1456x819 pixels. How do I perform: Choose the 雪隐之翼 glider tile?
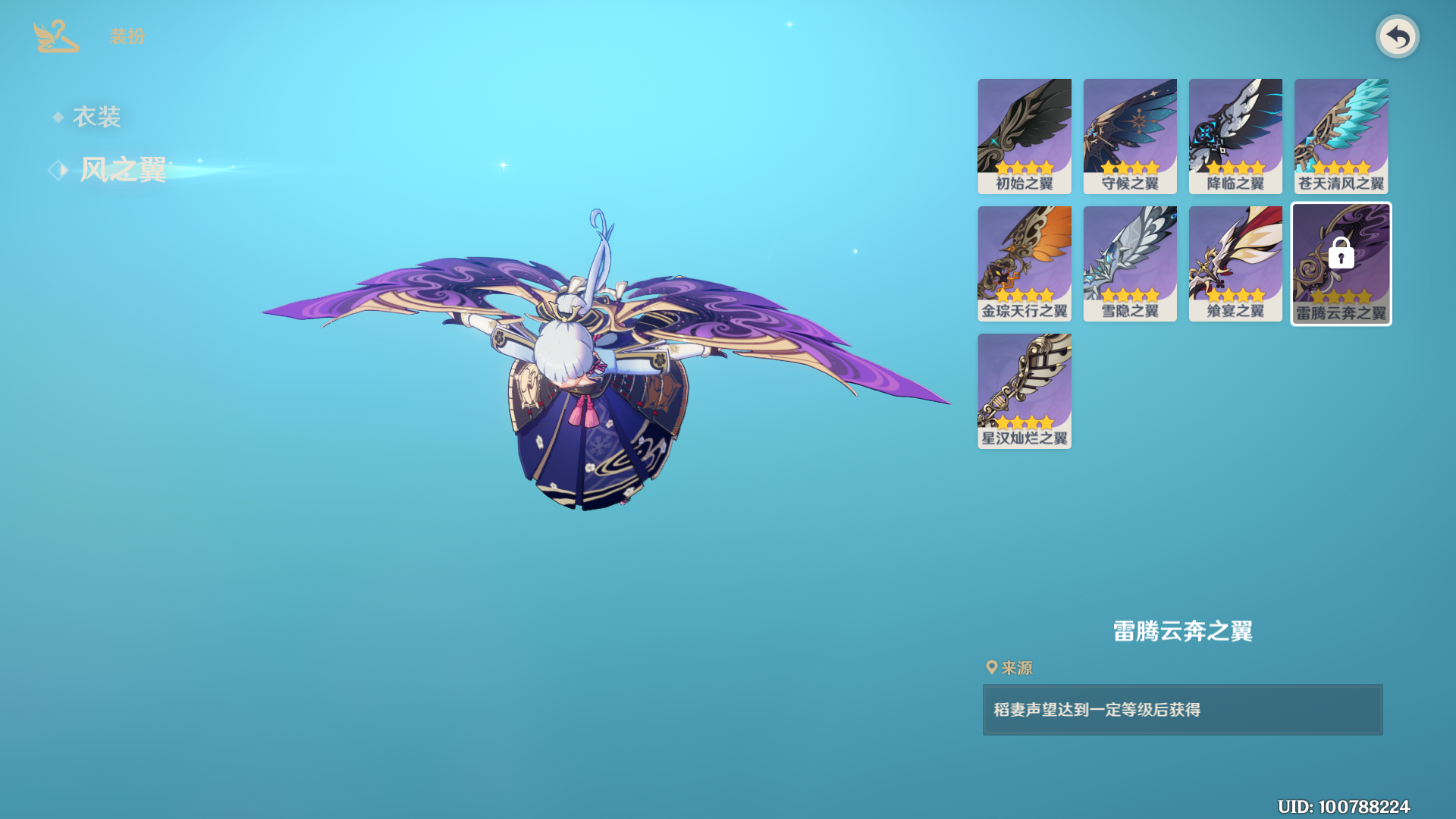tap(1129, 263)
